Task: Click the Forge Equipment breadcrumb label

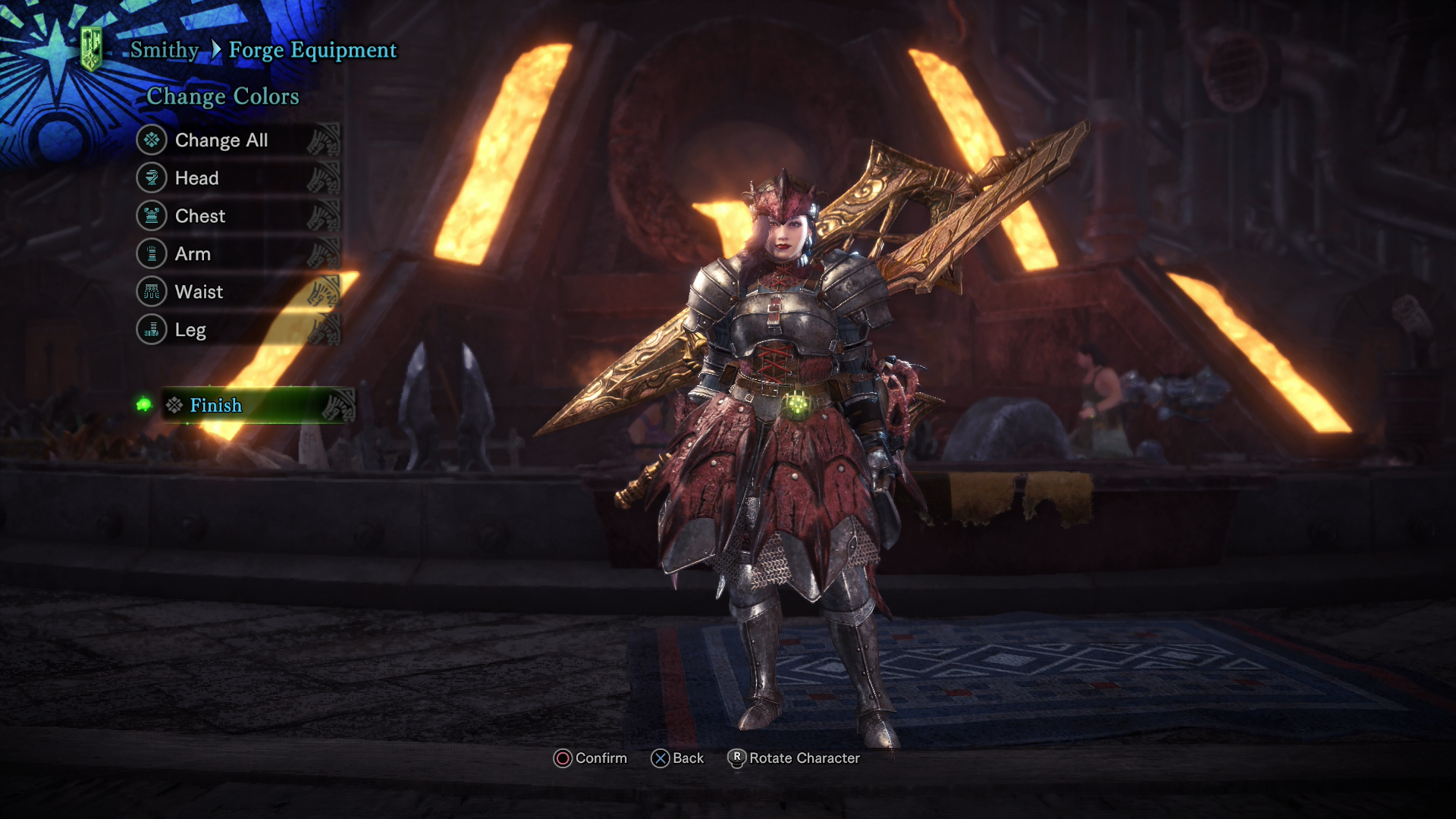Action: pyautogui.click(x=314, y=49)
